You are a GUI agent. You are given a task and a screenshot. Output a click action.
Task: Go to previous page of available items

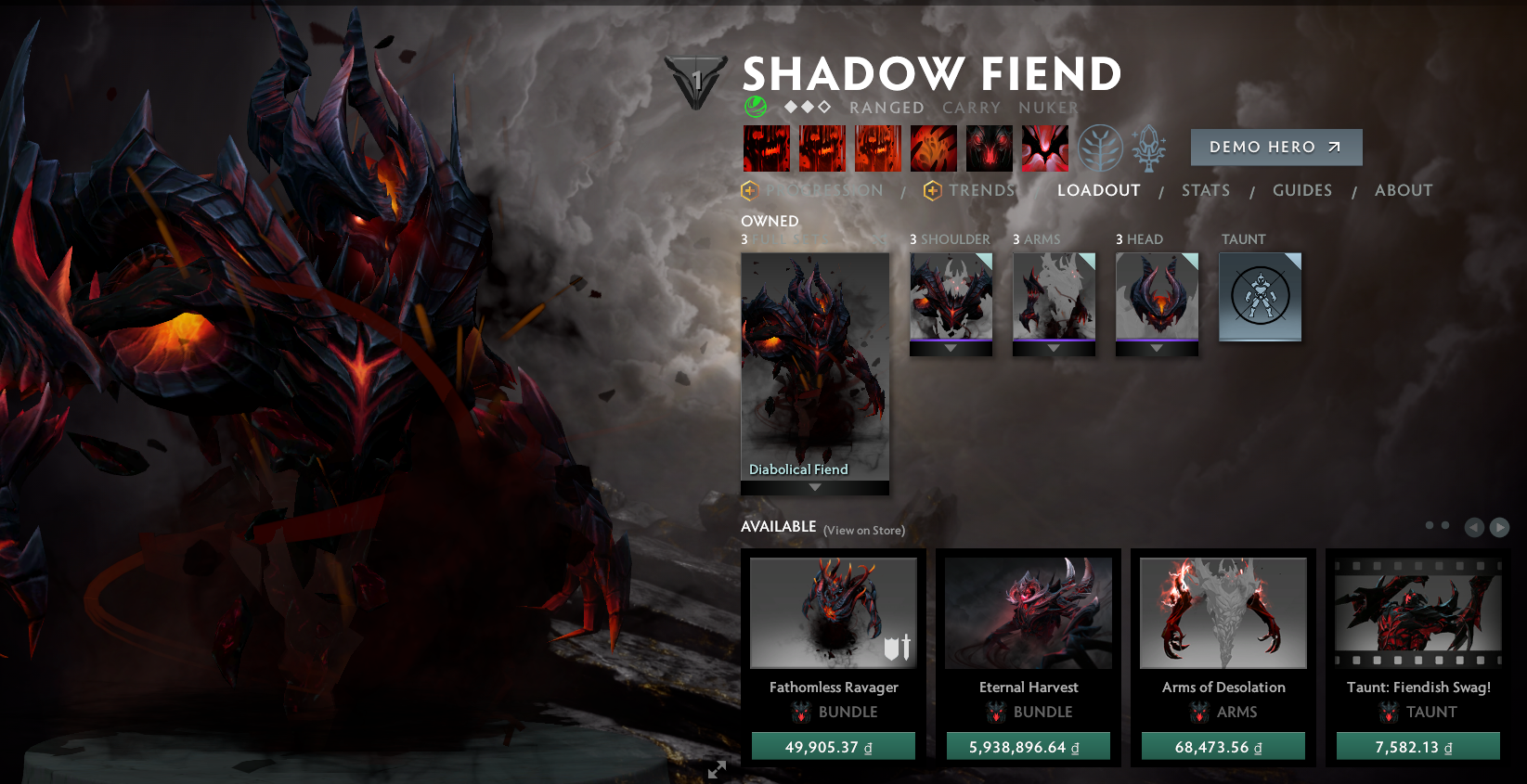point(1474,527)
